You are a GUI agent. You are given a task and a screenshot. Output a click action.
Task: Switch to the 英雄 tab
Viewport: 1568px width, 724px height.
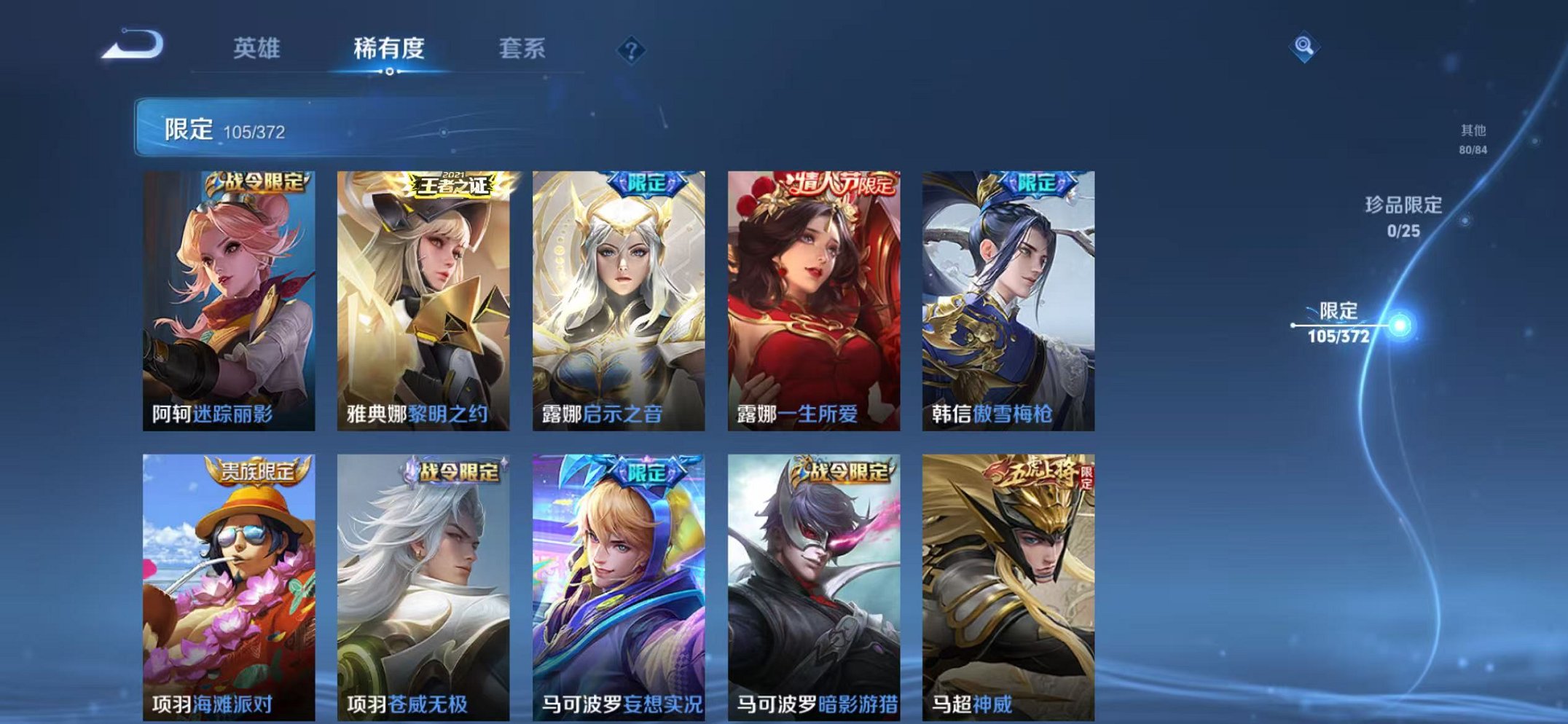tap(259, 50)
